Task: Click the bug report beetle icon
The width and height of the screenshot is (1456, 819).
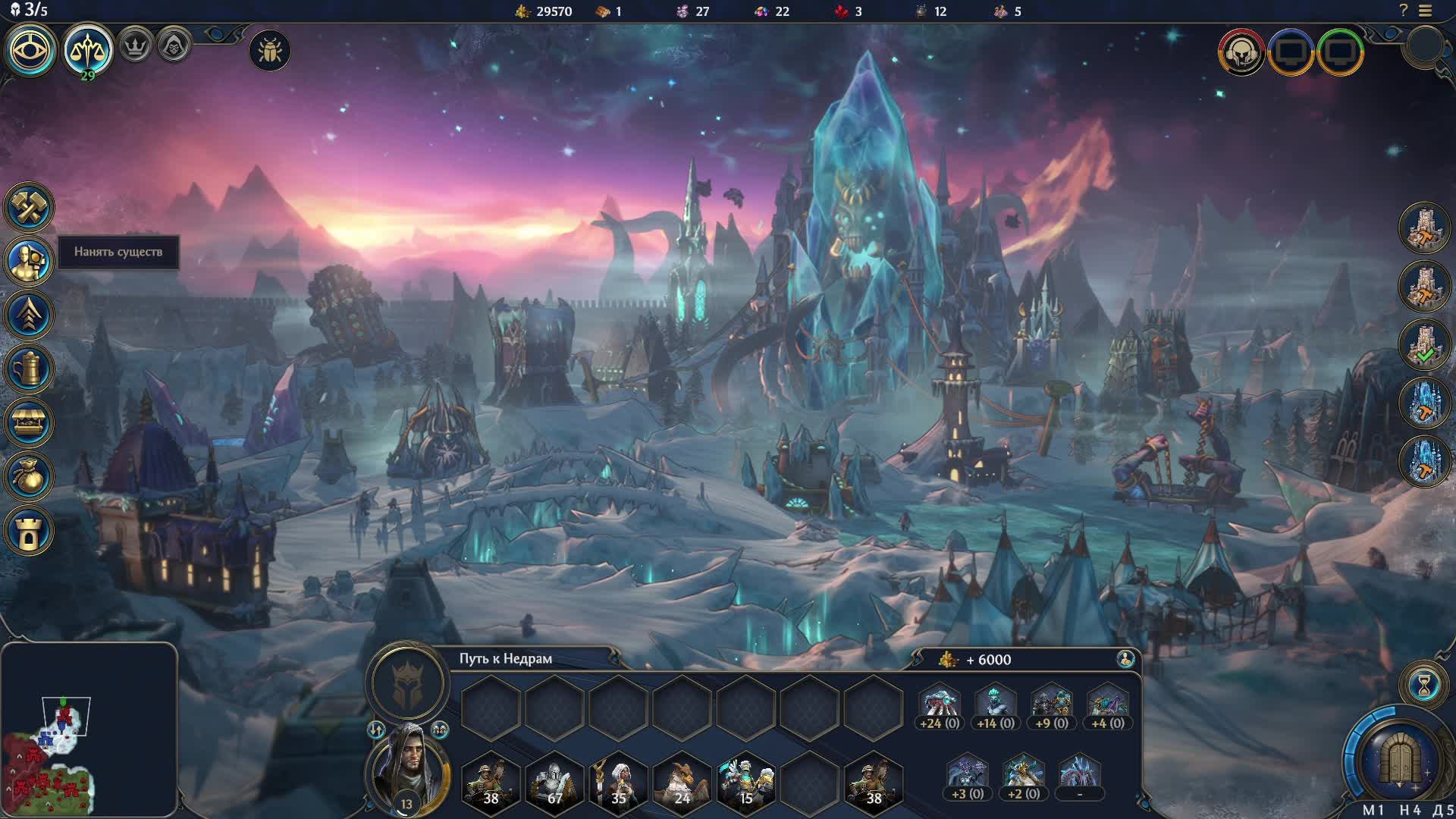Action: tap(269, 51)
